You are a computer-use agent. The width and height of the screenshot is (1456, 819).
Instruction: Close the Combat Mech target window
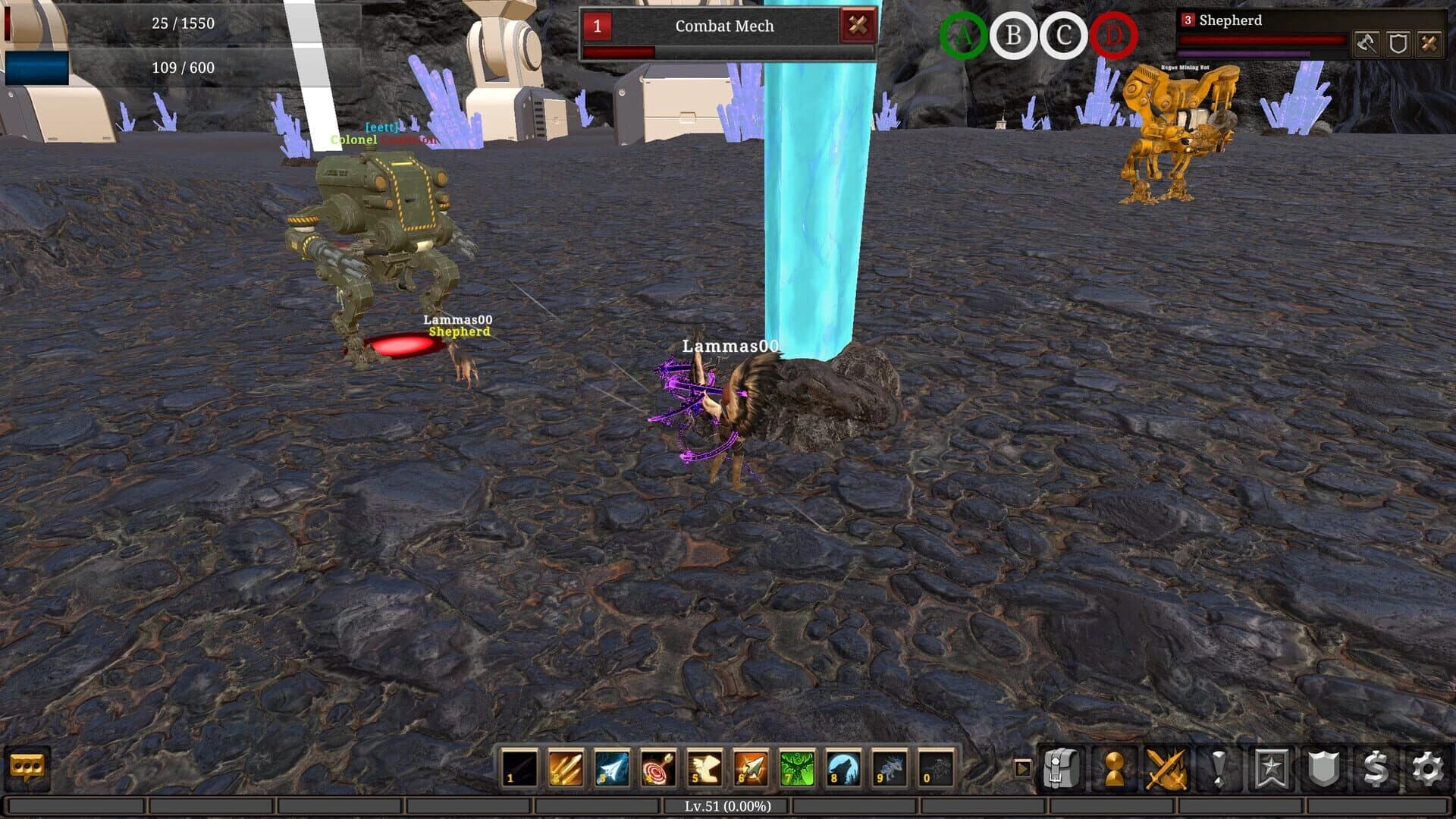click(x=857, y=25)
